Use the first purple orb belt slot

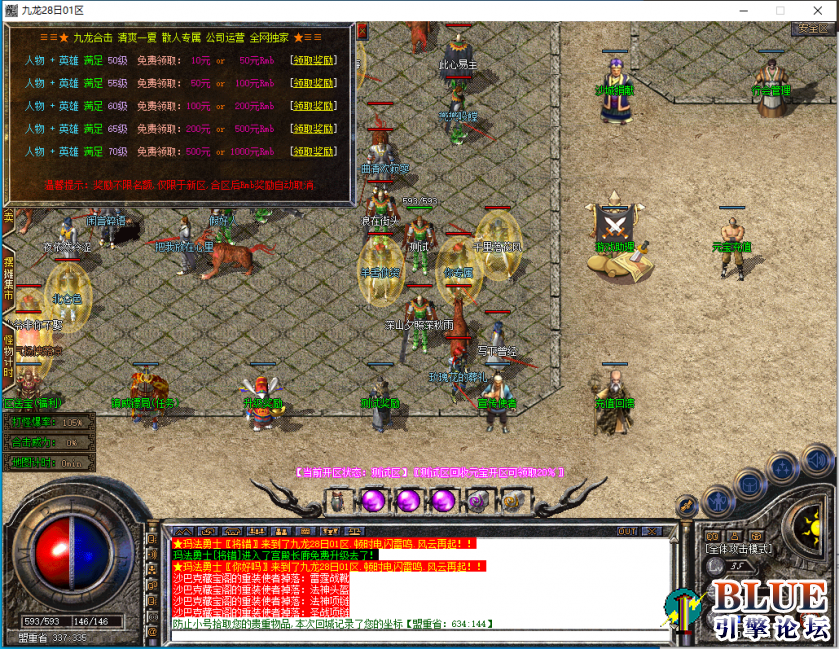click(x=373, y=499)
